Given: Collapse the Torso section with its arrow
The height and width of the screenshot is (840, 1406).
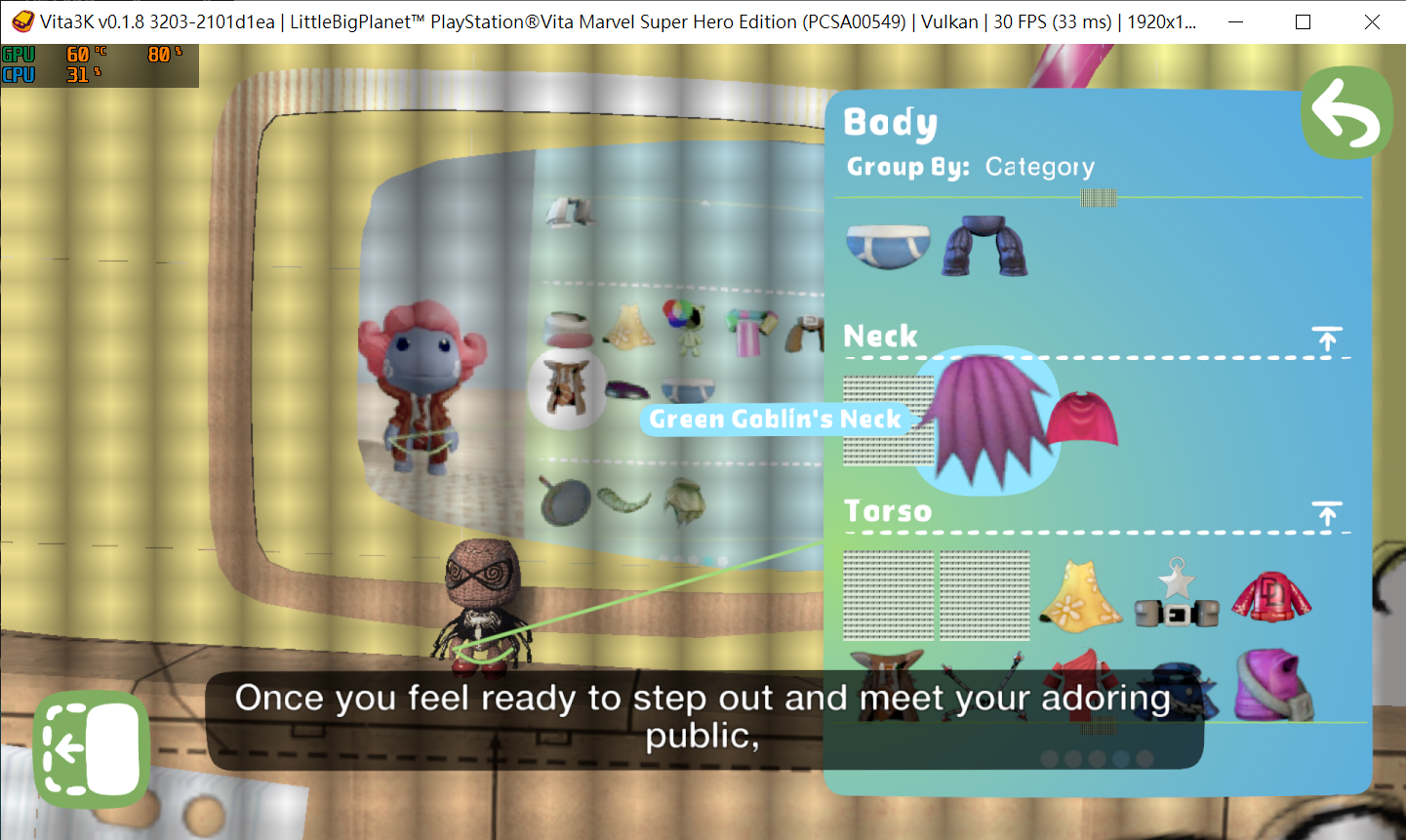Looking at the screenshot, I should (1326, 514).
